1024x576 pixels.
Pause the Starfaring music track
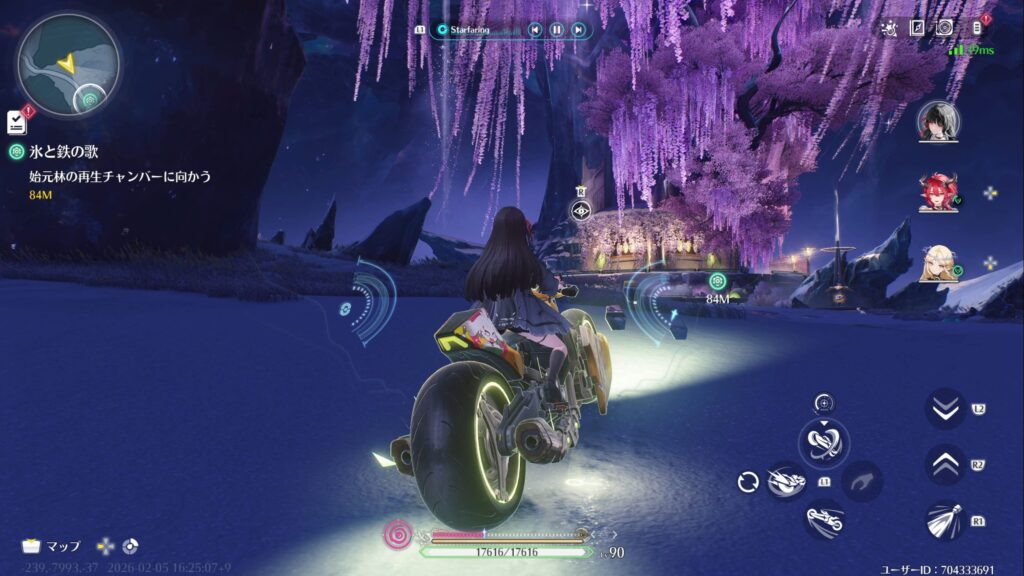(557, 30)
